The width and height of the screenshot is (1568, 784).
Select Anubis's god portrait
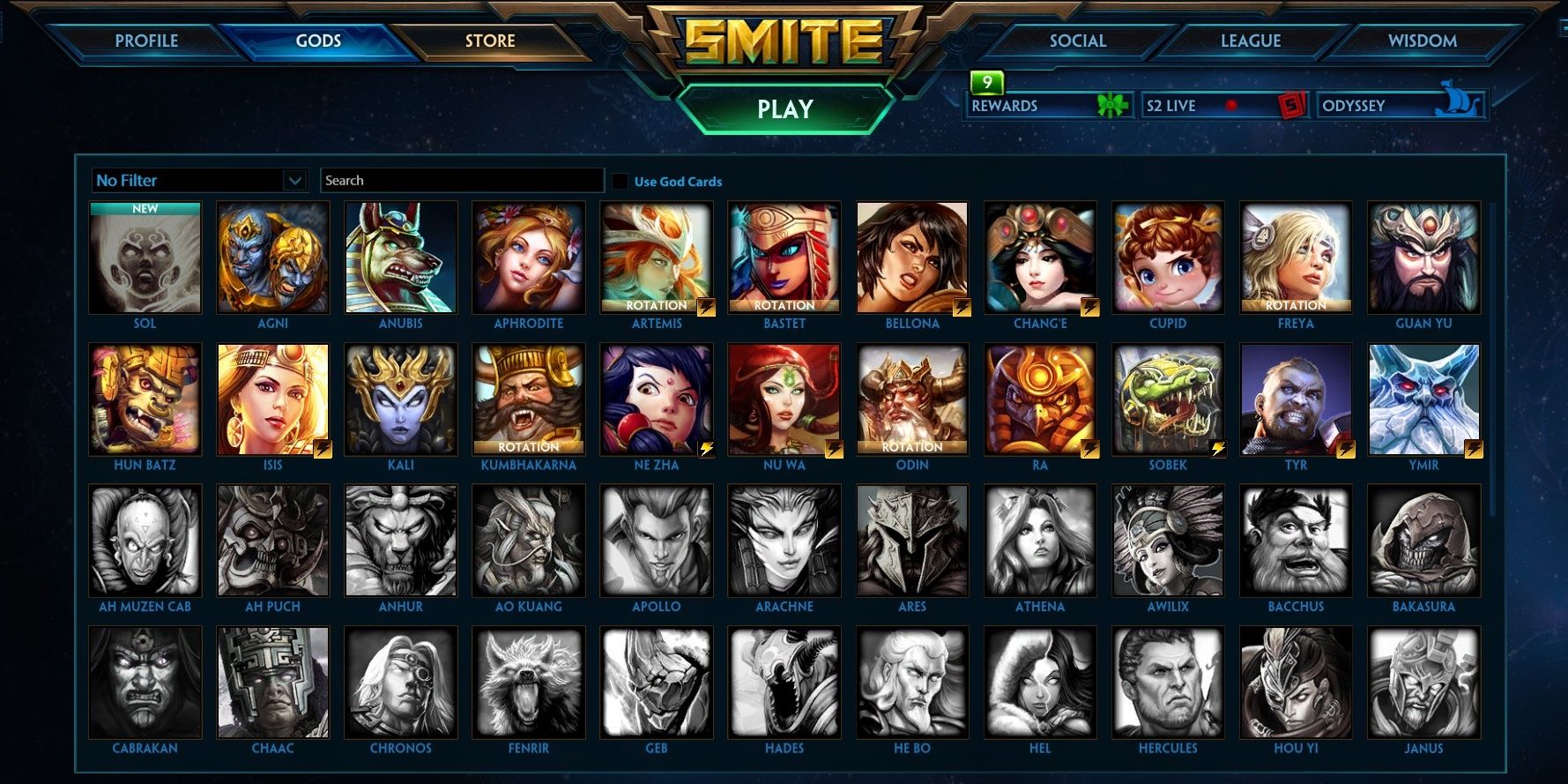coord(401,257)
